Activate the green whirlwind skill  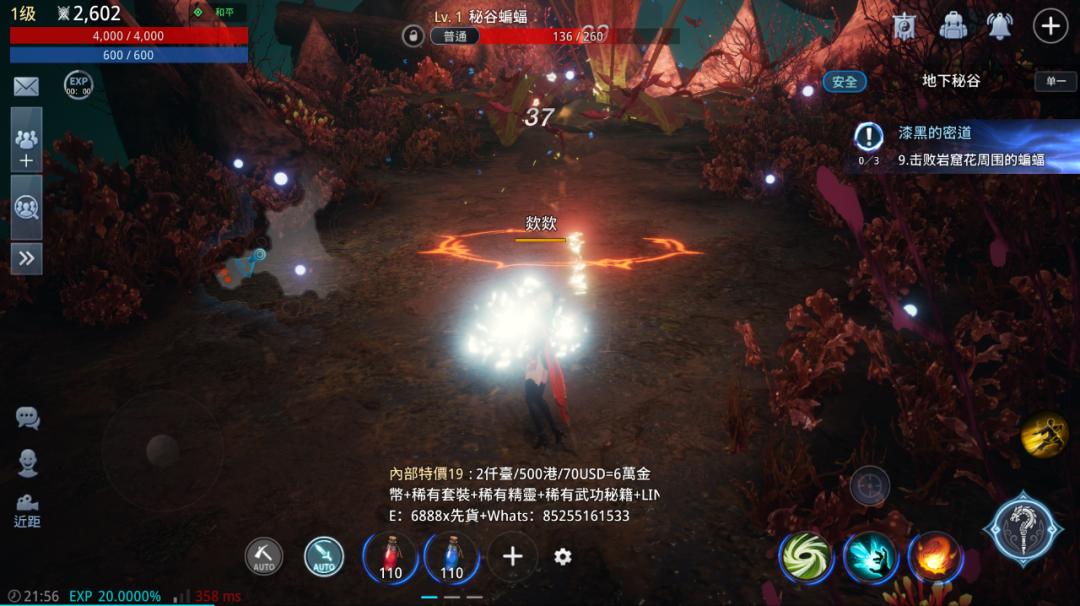806,557
